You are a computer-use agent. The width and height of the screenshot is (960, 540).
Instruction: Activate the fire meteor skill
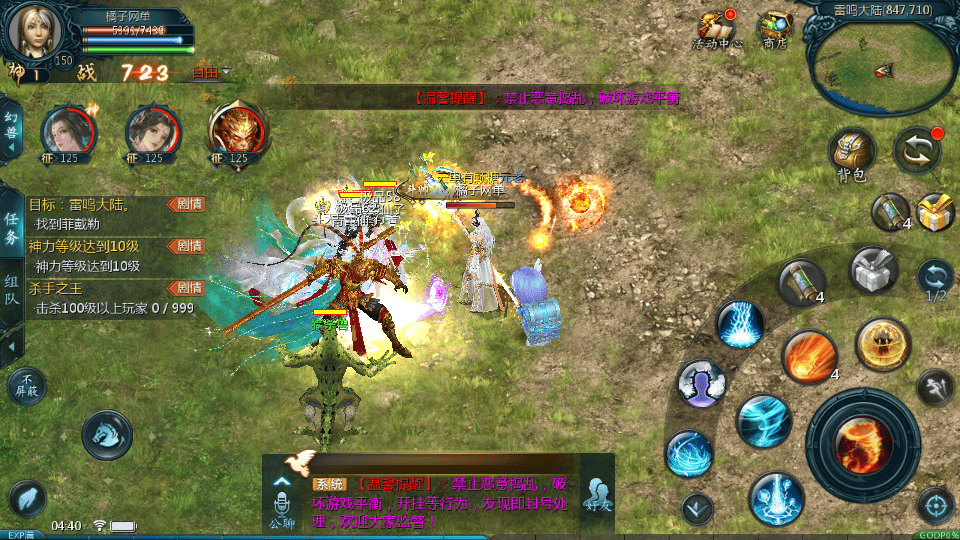click(809, 356)
